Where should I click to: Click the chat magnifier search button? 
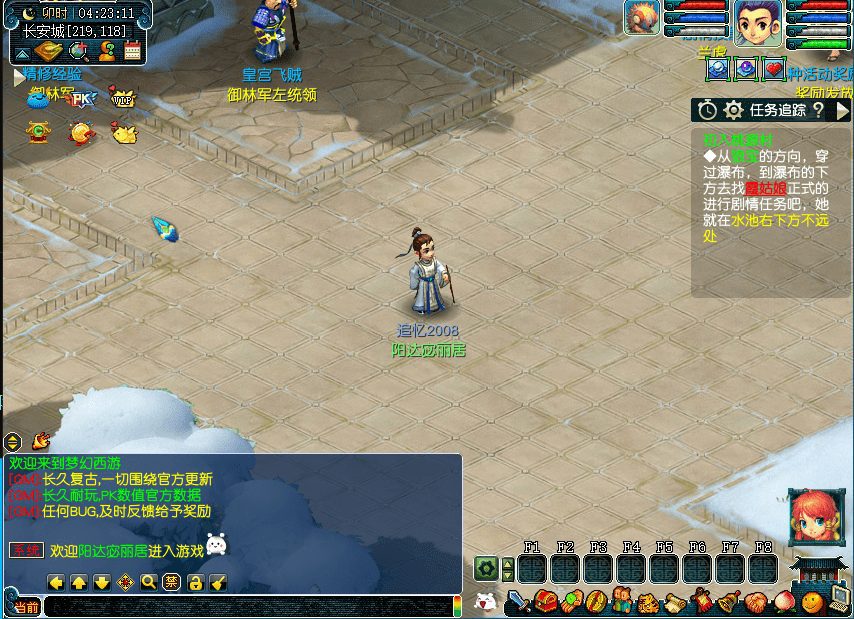(x=148, y=582)
